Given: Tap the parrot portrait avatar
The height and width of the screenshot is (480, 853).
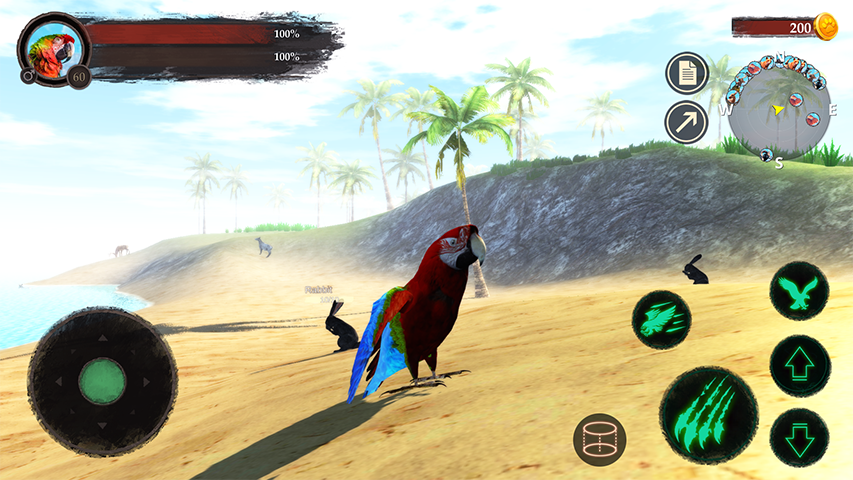Looking at the screenshot, I should pyautogui.click(x=52, y=49).
